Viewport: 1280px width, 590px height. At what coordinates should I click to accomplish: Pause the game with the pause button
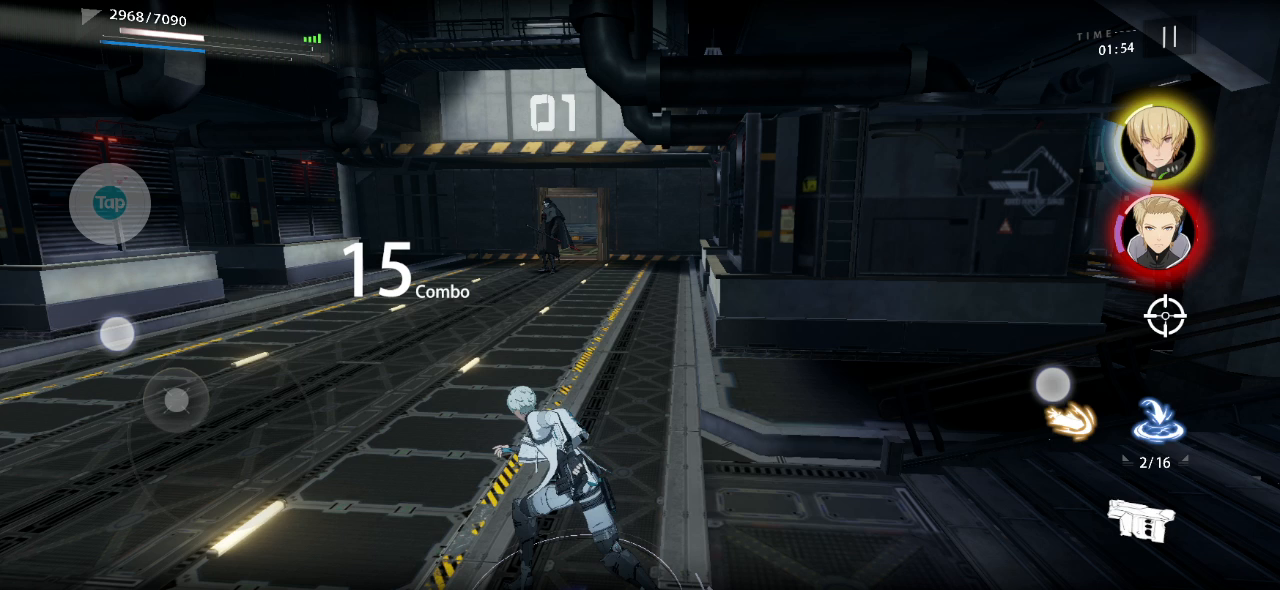coord(1169,38)
